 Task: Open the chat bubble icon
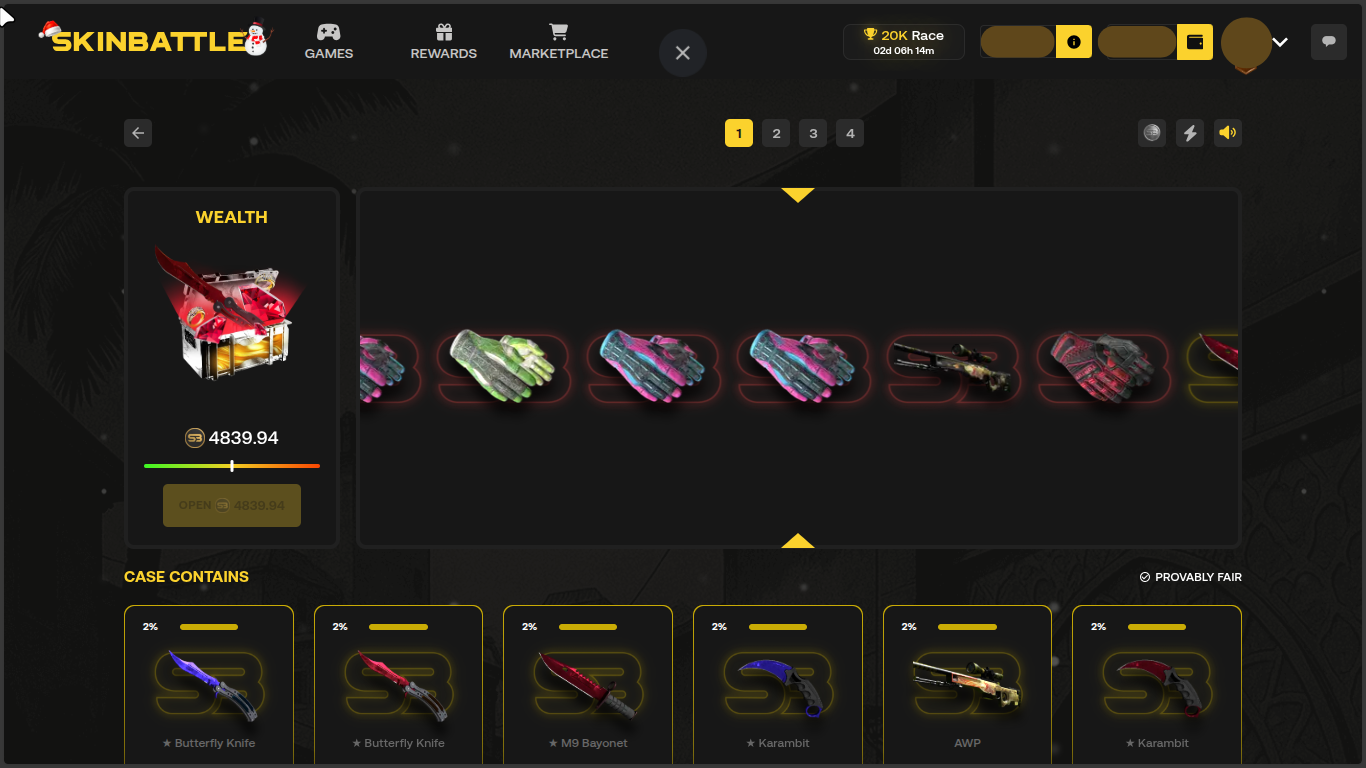tap(1328, 42)
